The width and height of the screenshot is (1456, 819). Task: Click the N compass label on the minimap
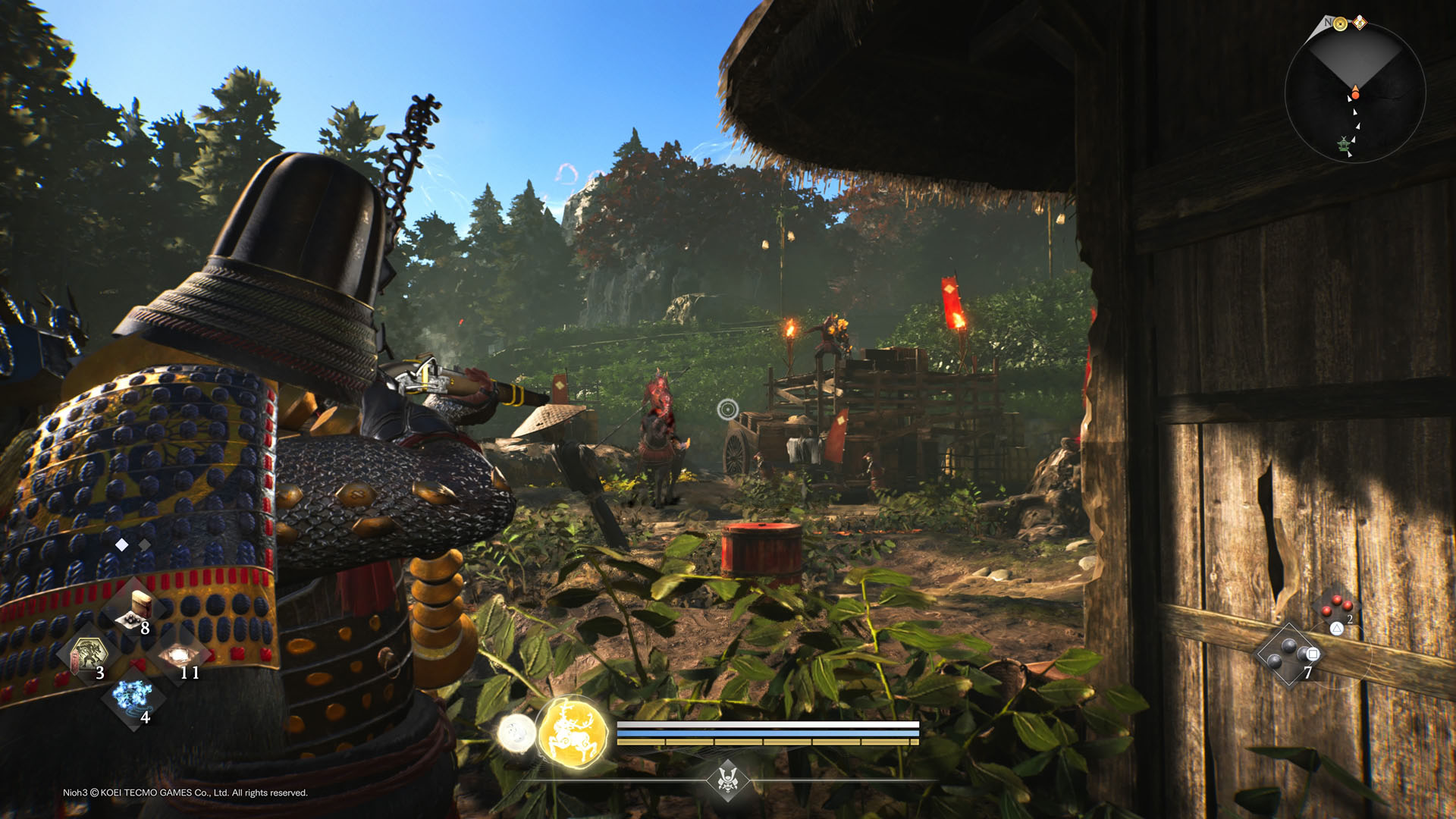(x=1328, y=21)
